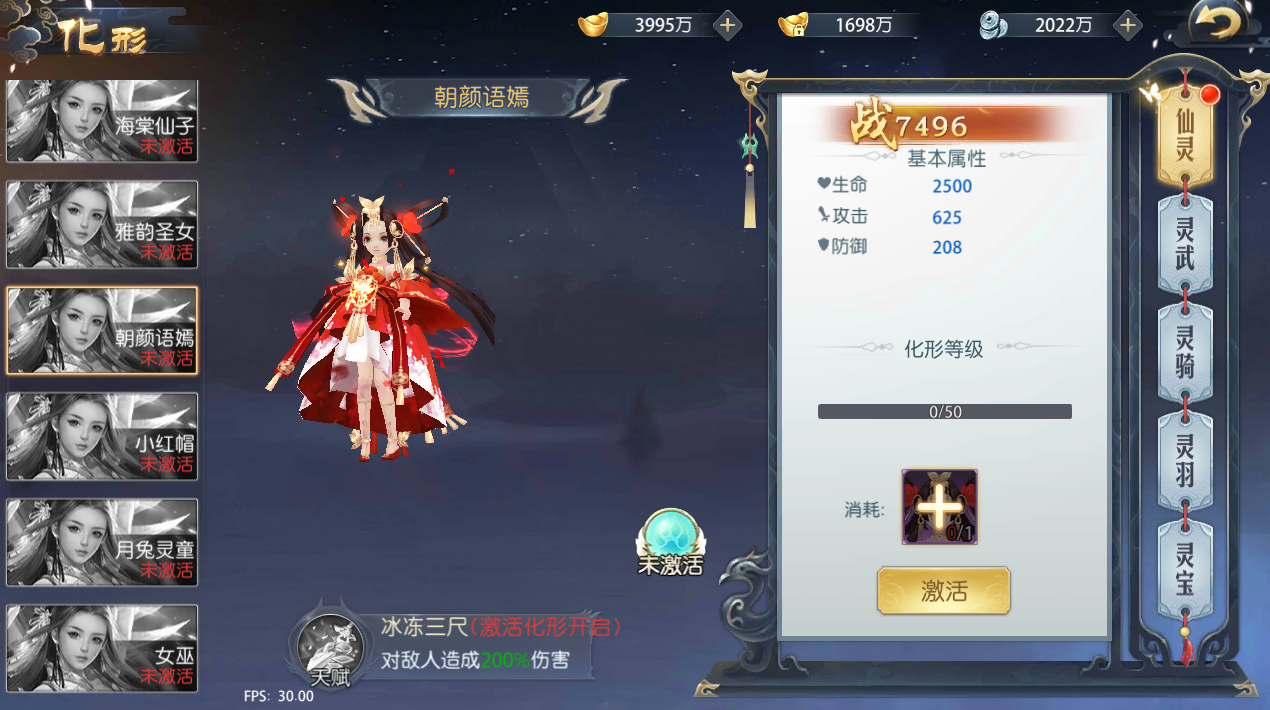Go back with the return arrow
This screenshot has width=1270, height=710.
[x=1220, y=24]
